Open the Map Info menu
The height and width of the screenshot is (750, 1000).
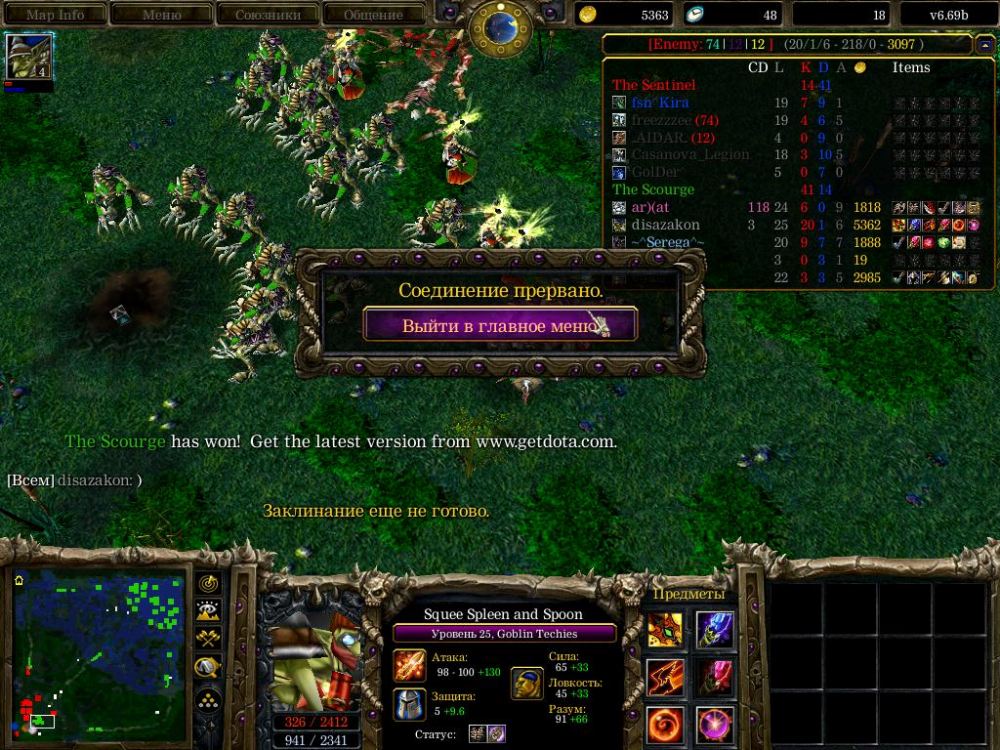click(55, 15)
